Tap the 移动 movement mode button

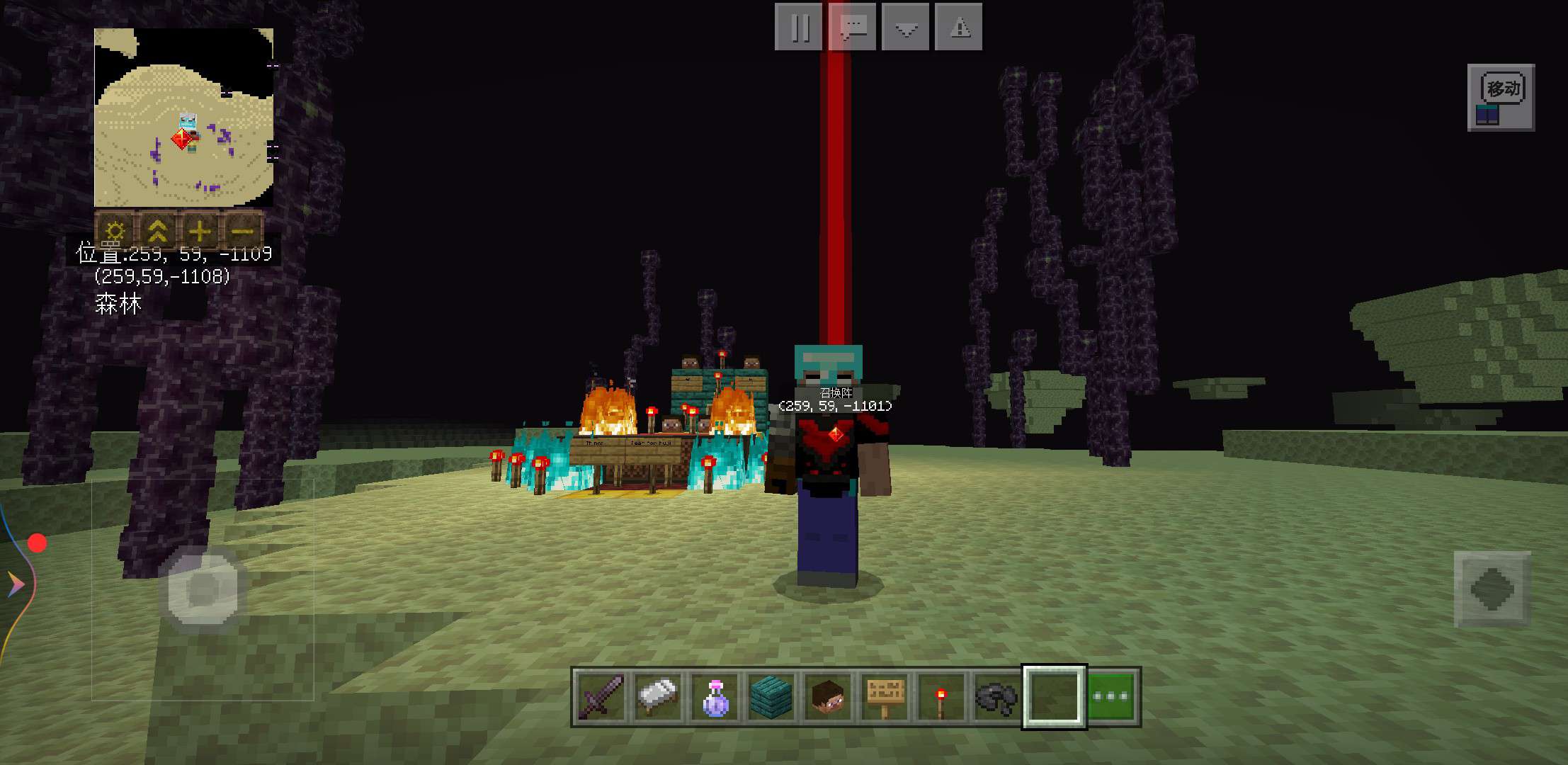pos(1501,98)
